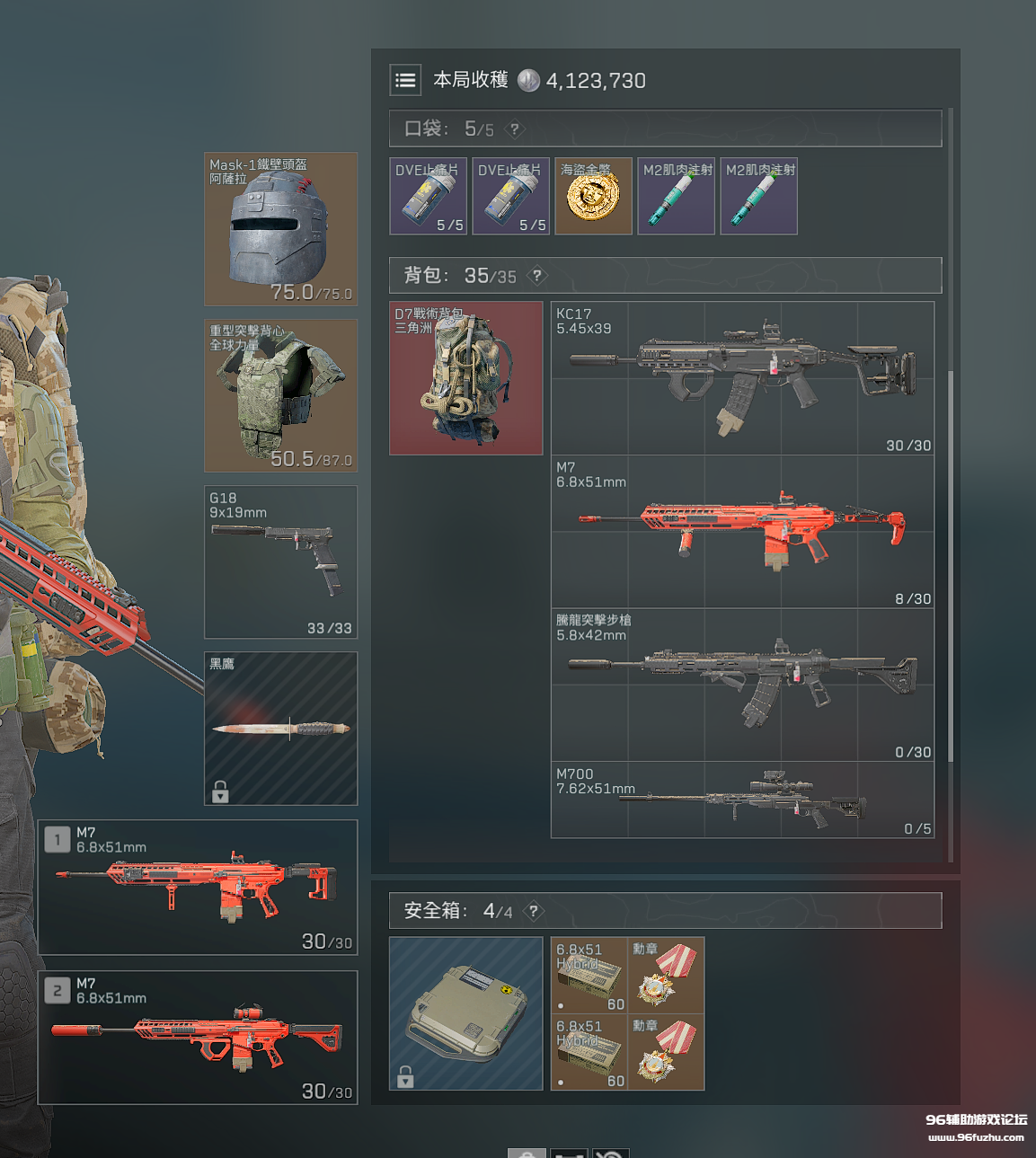Select the KC17 rifle in backpack

coord(742,377)
